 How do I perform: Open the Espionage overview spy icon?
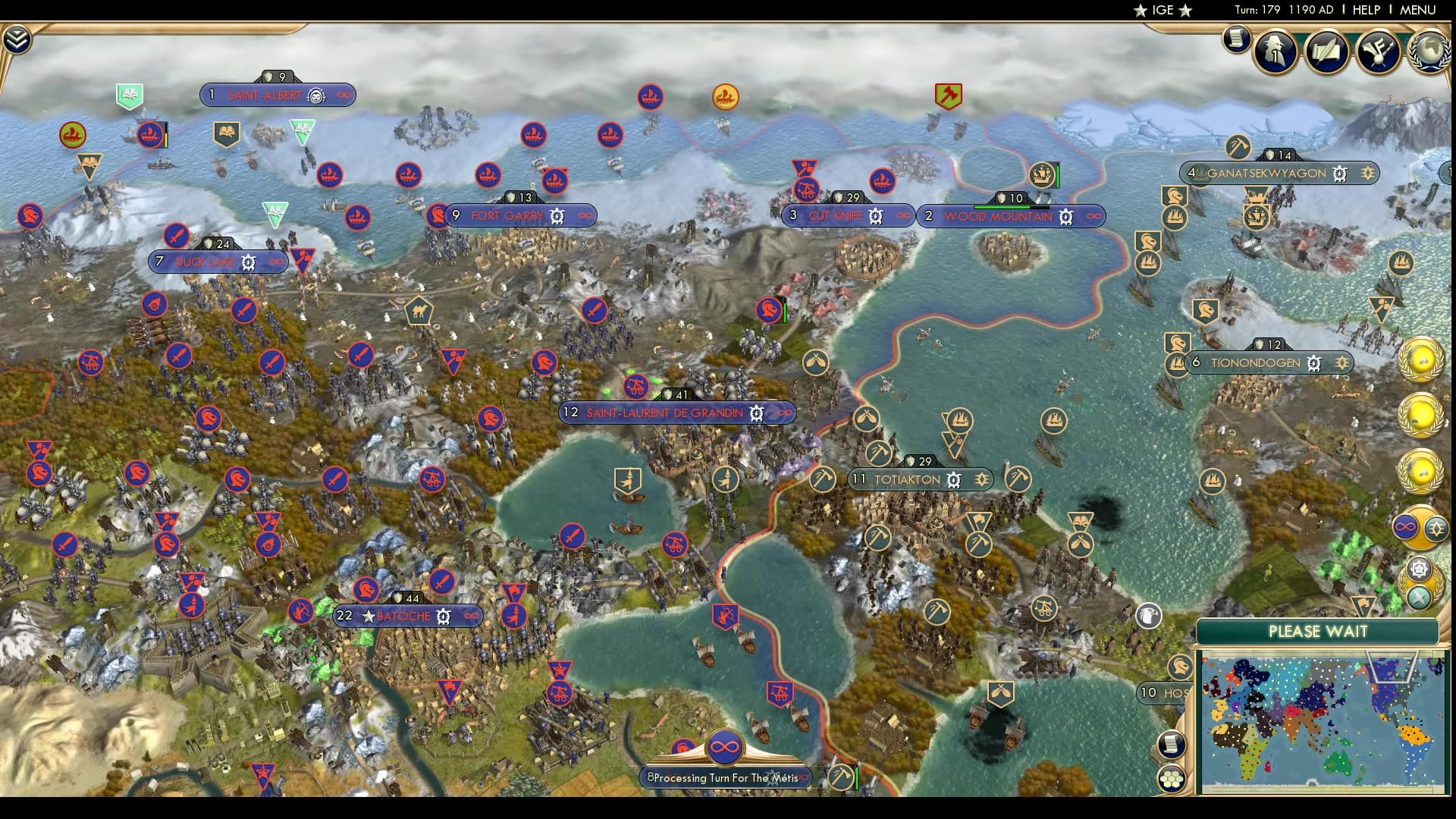coord(1275,50)
